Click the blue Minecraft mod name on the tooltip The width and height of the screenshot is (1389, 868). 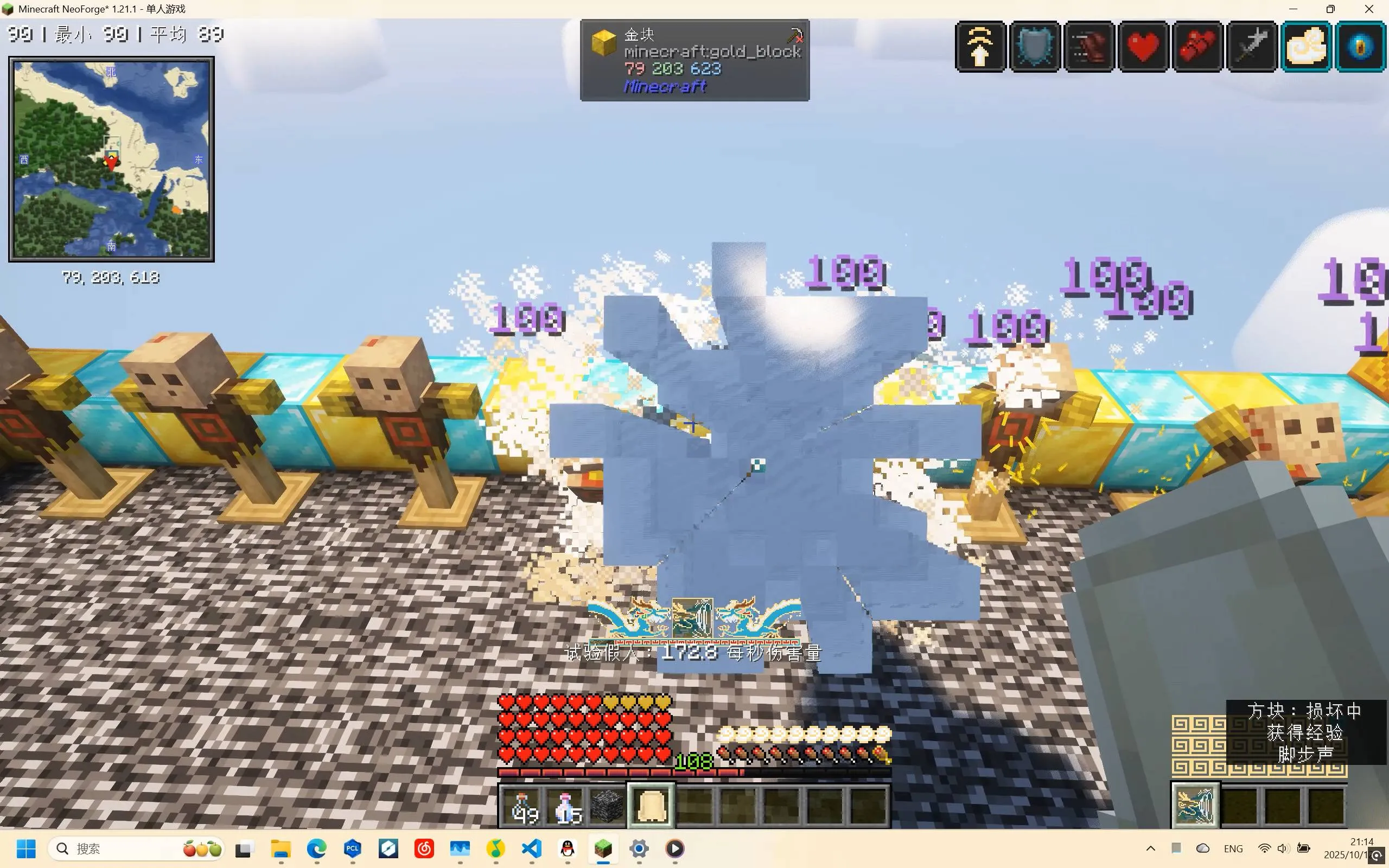point(665,86)
